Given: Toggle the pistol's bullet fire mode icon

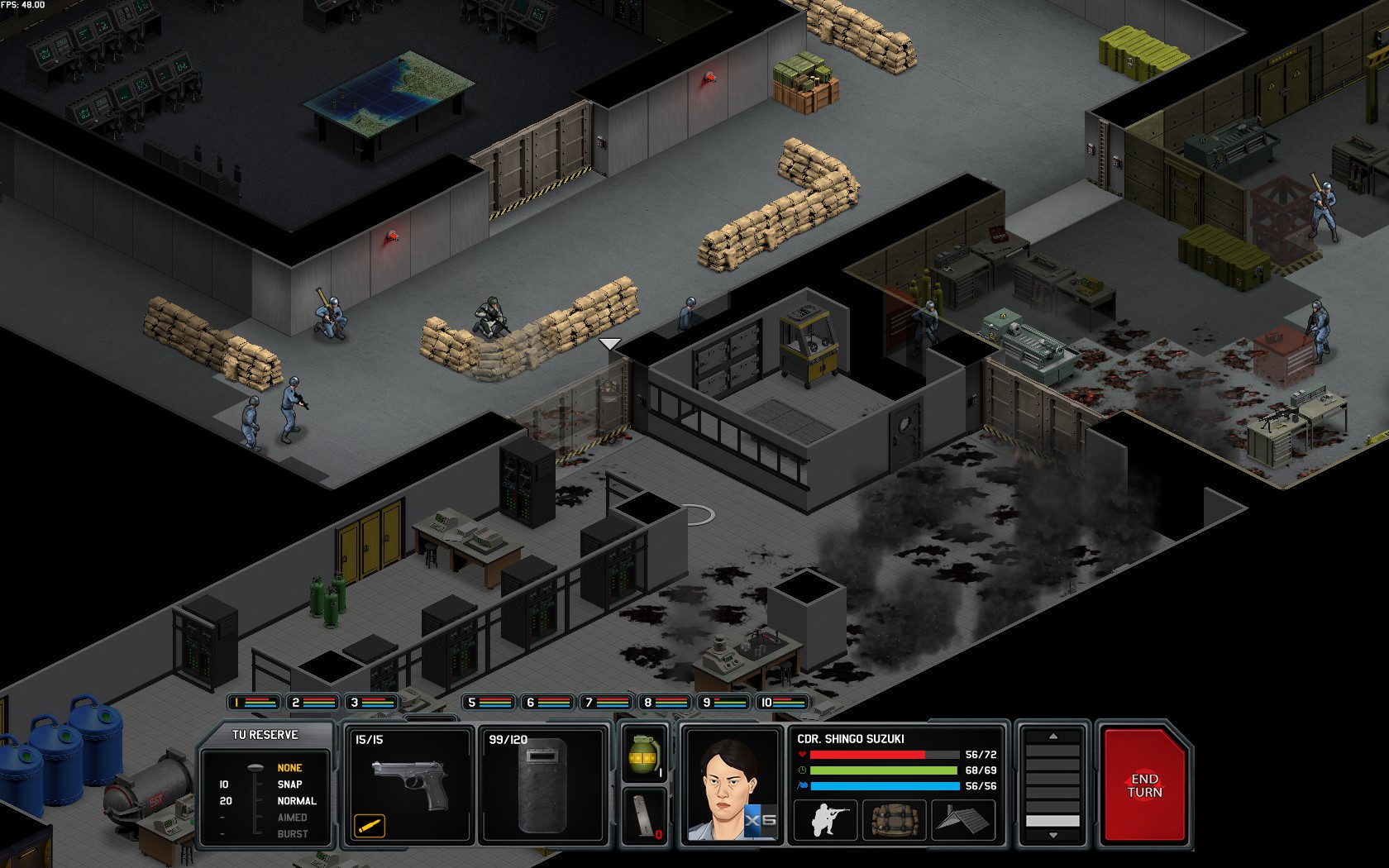Looking at the screenshot, I should (370, 824).
